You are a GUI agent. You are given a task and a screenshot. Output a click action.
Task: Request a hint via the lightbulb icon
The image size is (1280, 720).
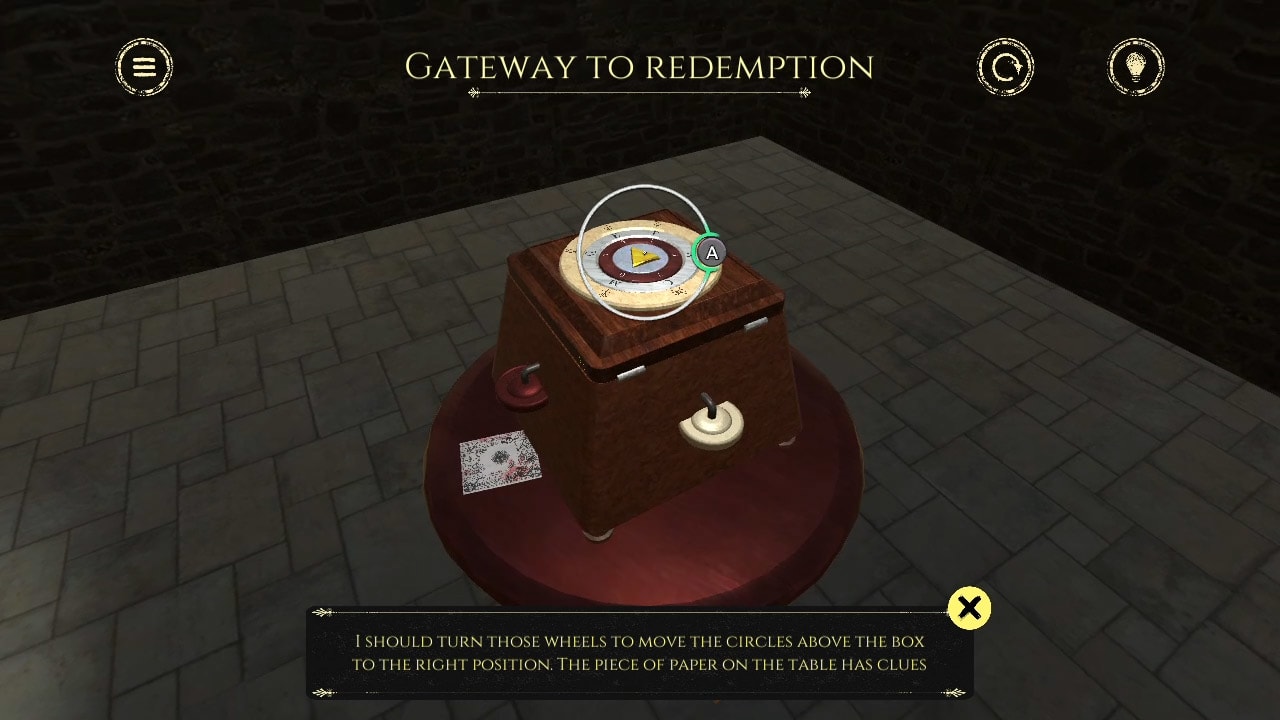click(1136, 66)
